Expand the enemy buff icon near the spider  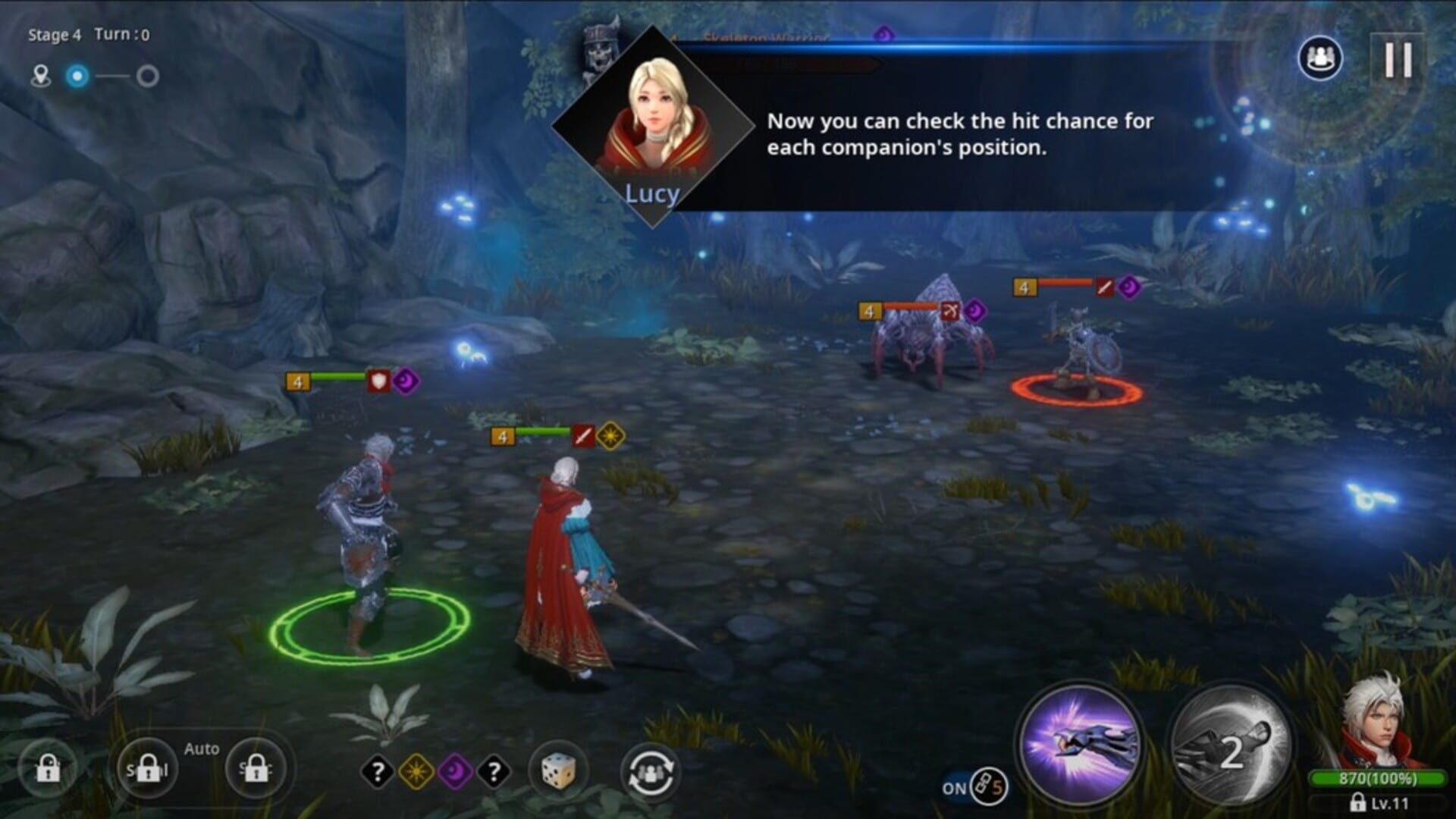[x=974, y=309]
